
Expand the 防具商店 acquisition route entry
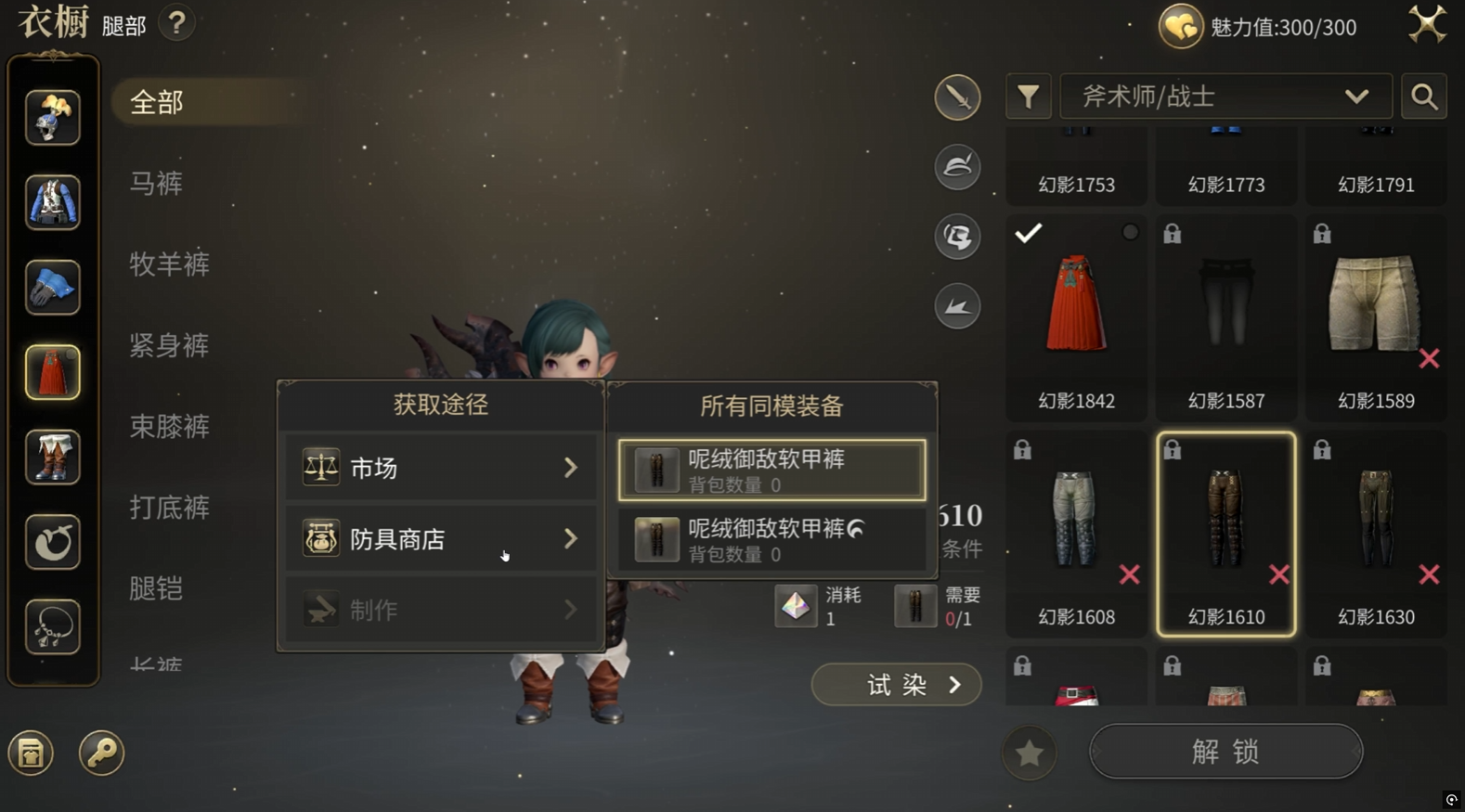click(440, 538)
